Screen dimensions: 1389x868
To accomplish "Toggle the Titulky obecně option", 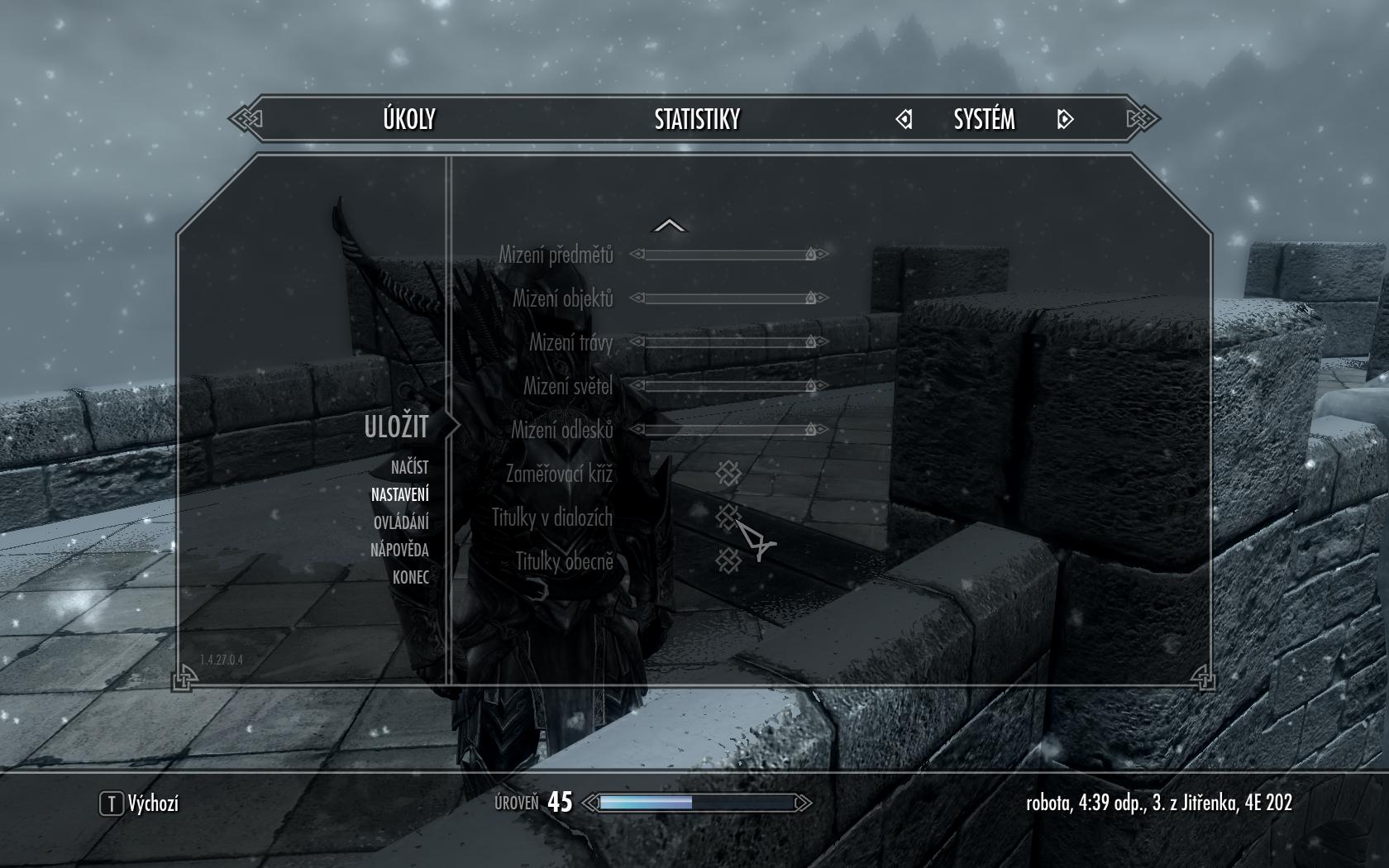I will (x=728, y=561).
